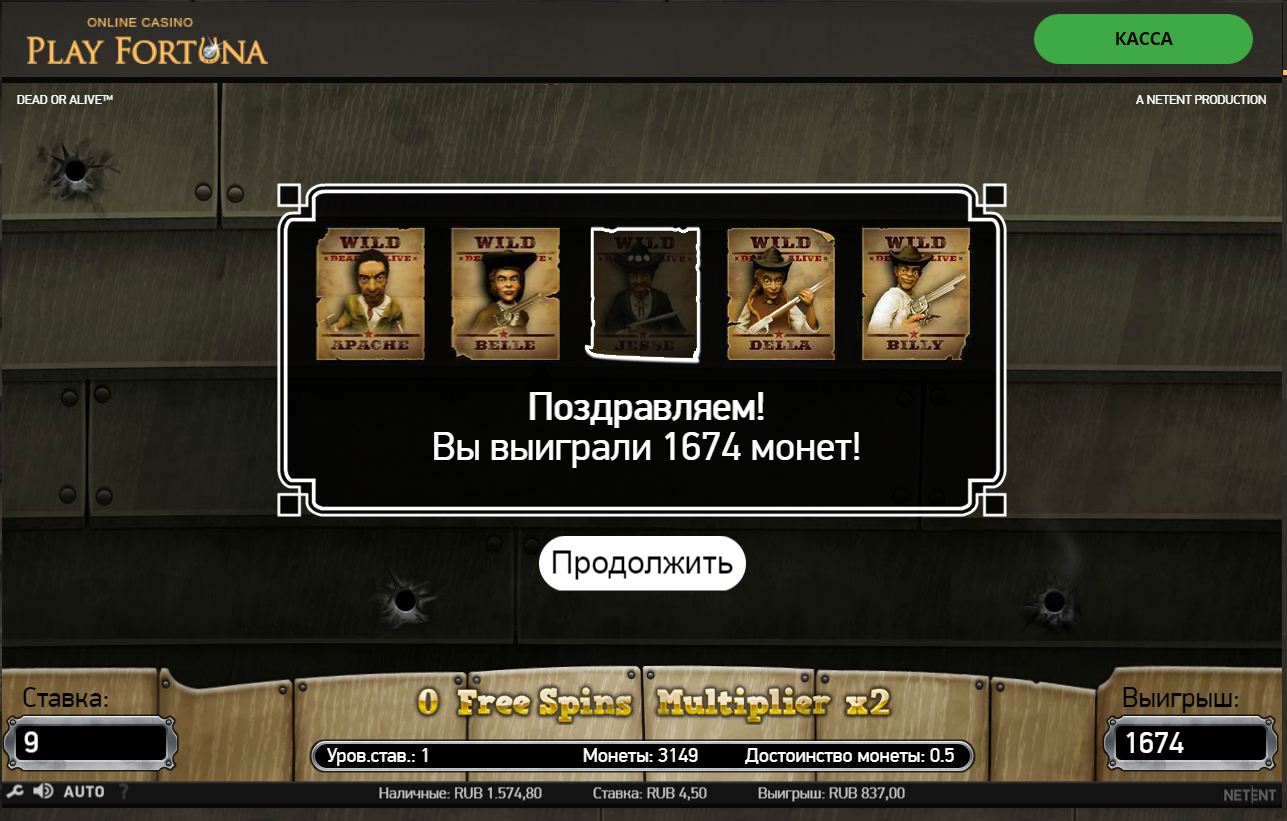Open the КАССА cashier

[1142, 39]
